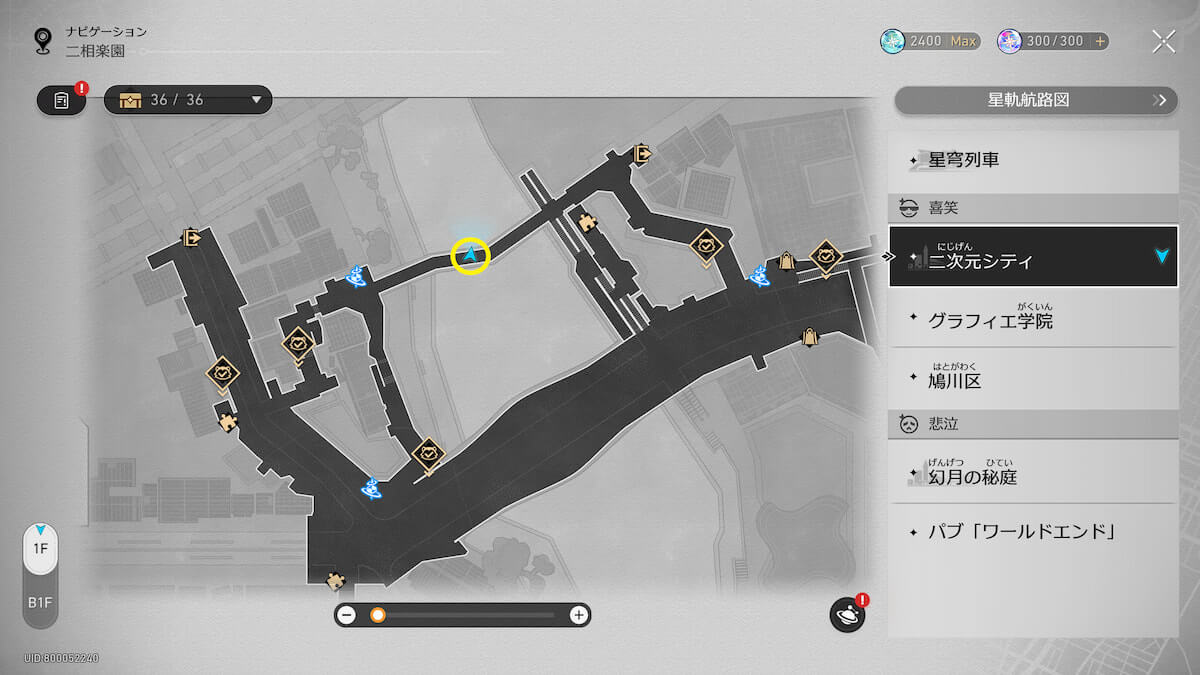
Task: Zoom out with the minus button
Action: [347, 615]
